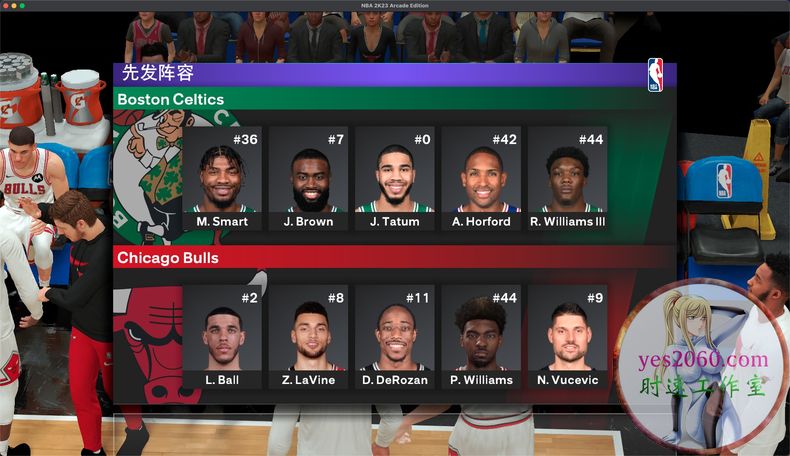This screenshot has width=790, height=456.
Task: Minimize the window using the yellow button
Action: coord(14,5)
